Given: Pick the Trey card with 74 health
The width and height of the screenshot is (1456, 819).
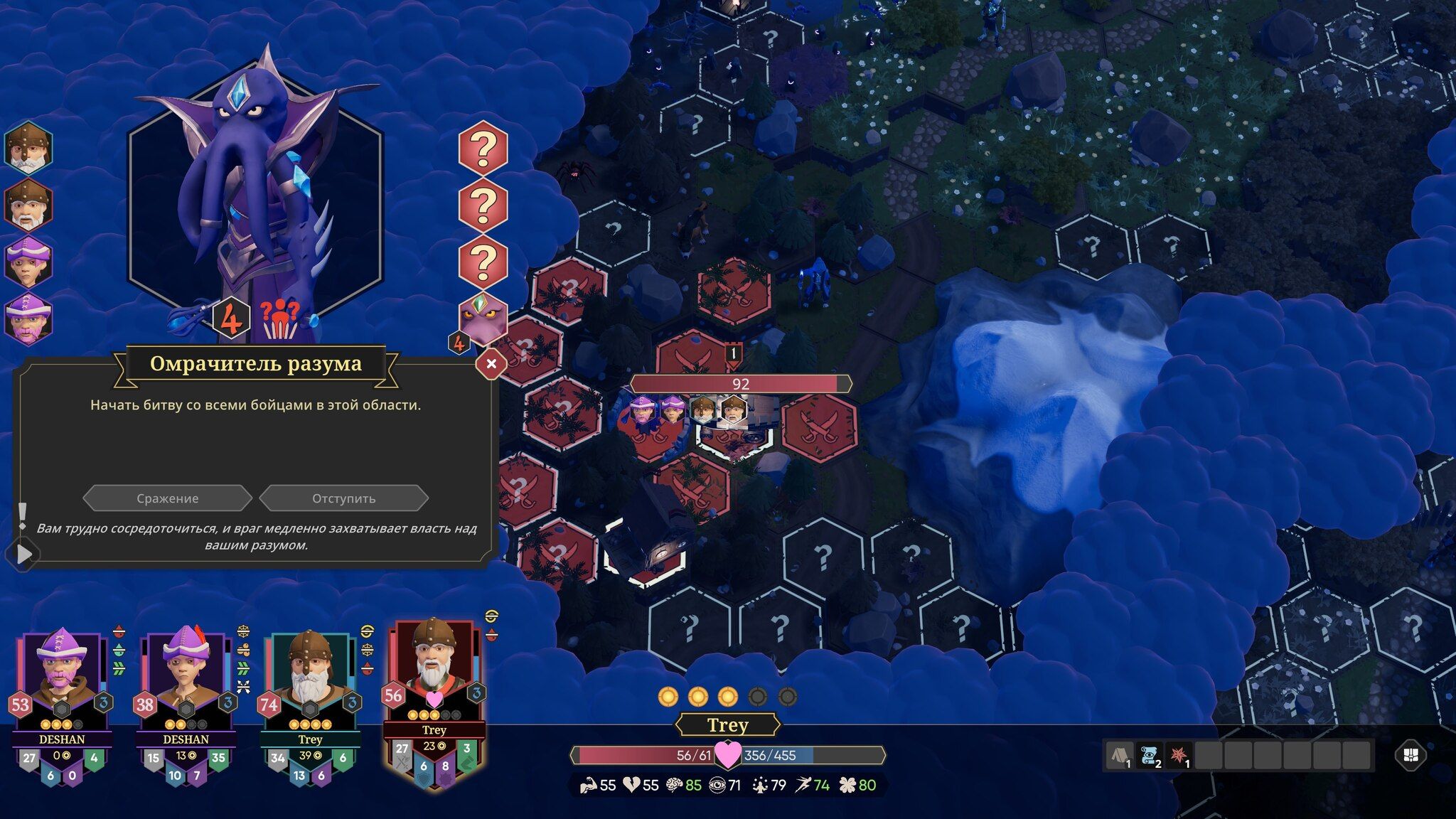Looking at the screenshot, I should [310, 681].
